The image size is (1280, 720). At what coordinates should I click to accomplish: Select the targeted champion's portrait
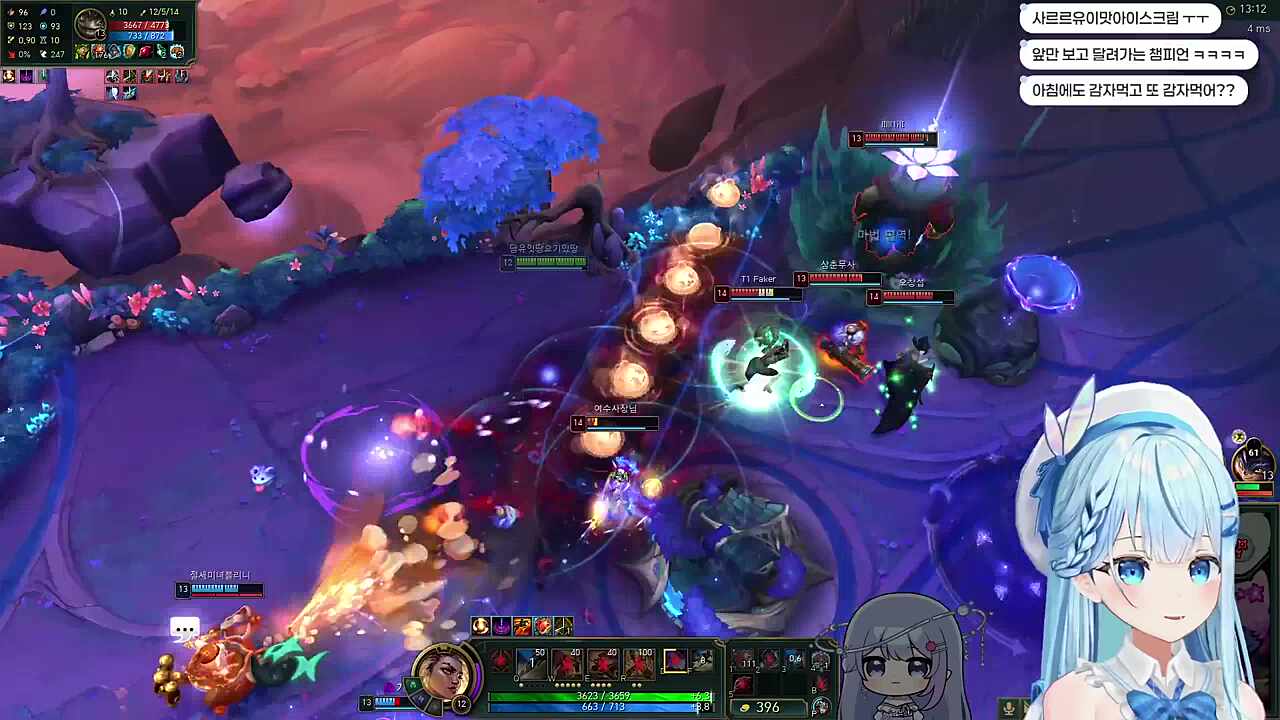click(90, 23)
